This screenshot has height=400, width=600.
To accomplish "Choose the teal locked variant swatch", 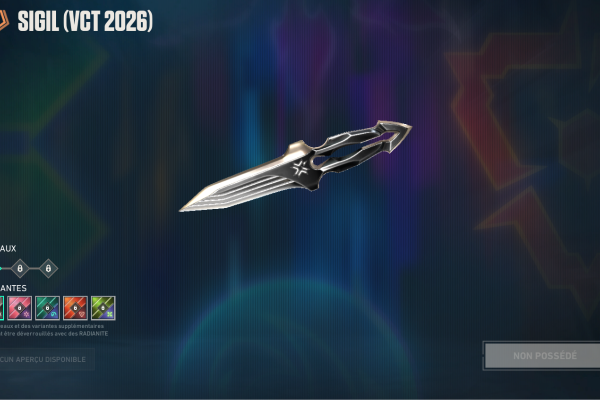I will [48, 308].
